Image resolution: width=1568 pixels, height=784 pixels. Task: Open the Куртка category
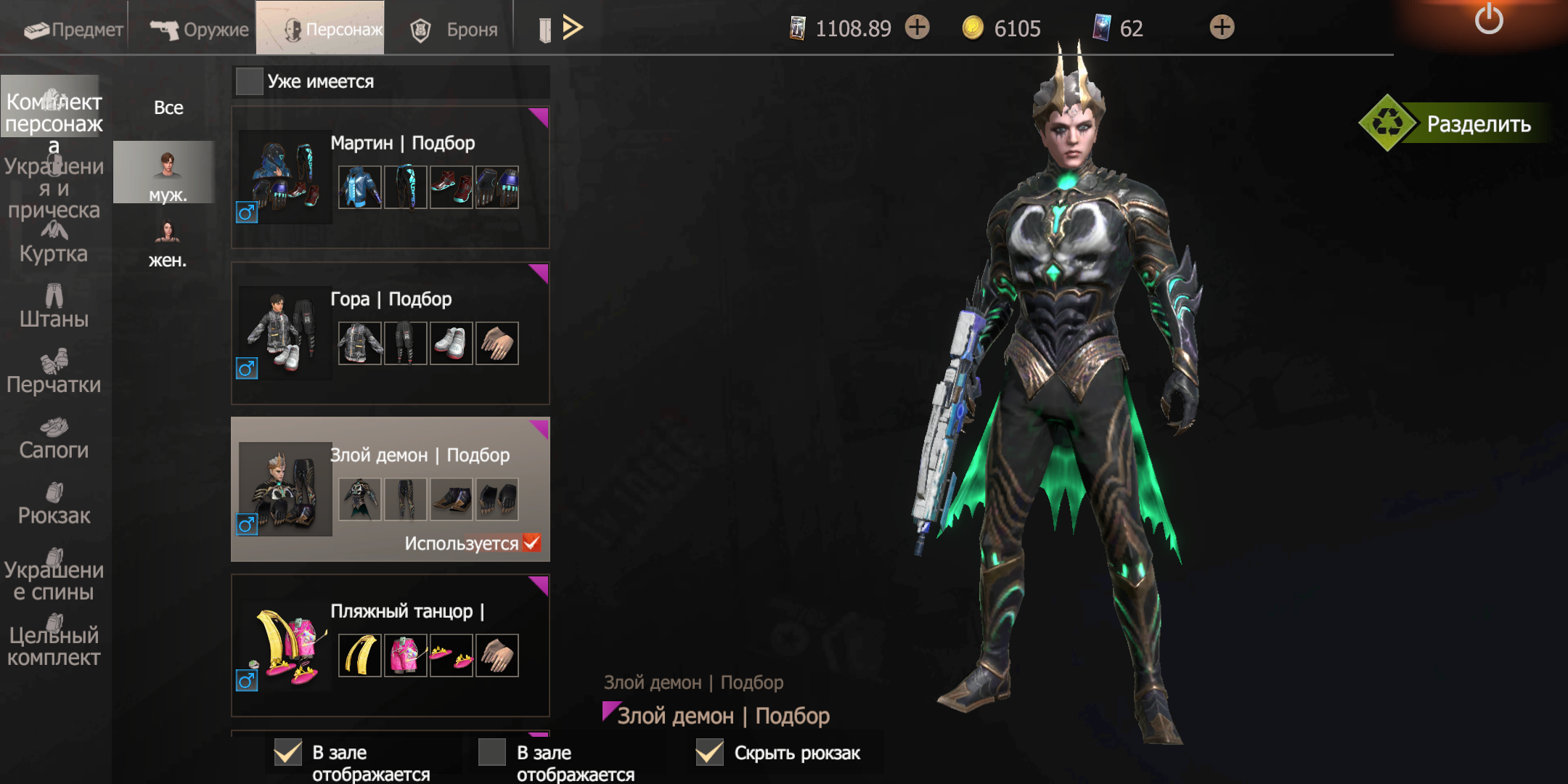[x=54, y=245]
